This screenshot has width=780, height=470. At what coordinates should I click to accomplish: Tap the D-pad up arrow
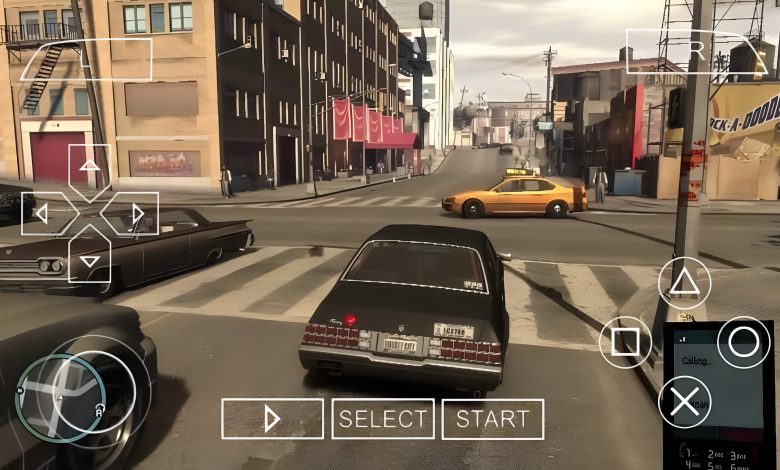(x=90, y=166)
